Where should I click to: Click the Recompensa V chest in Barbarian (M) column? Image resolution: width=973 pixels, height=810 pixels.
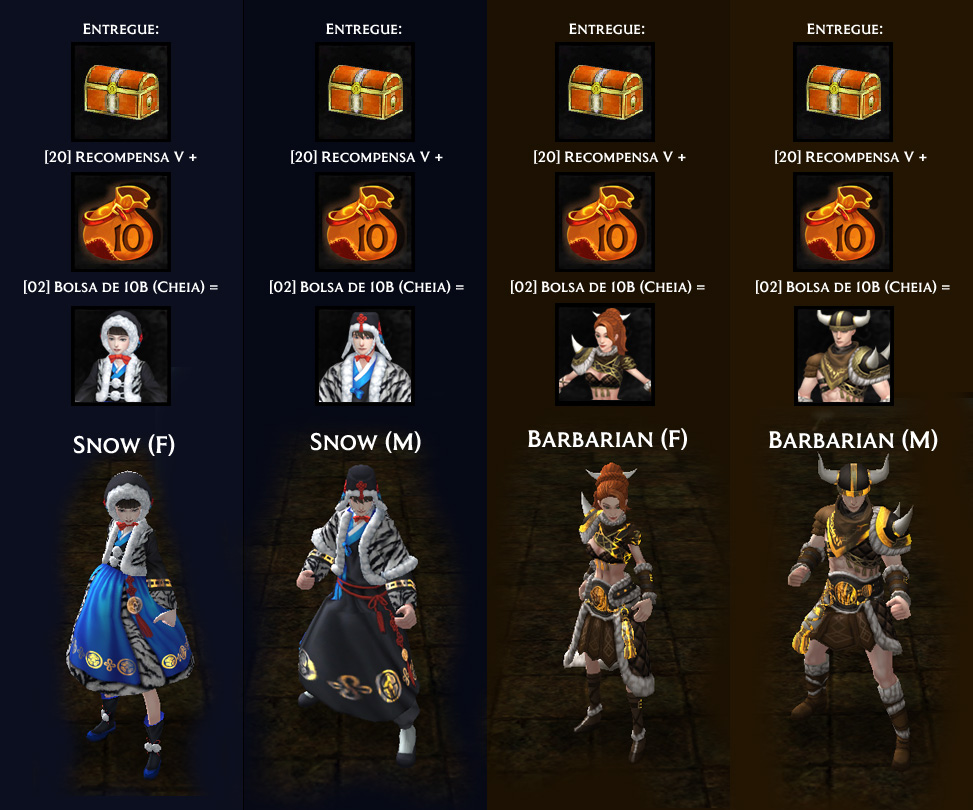(x=843, y=92)
